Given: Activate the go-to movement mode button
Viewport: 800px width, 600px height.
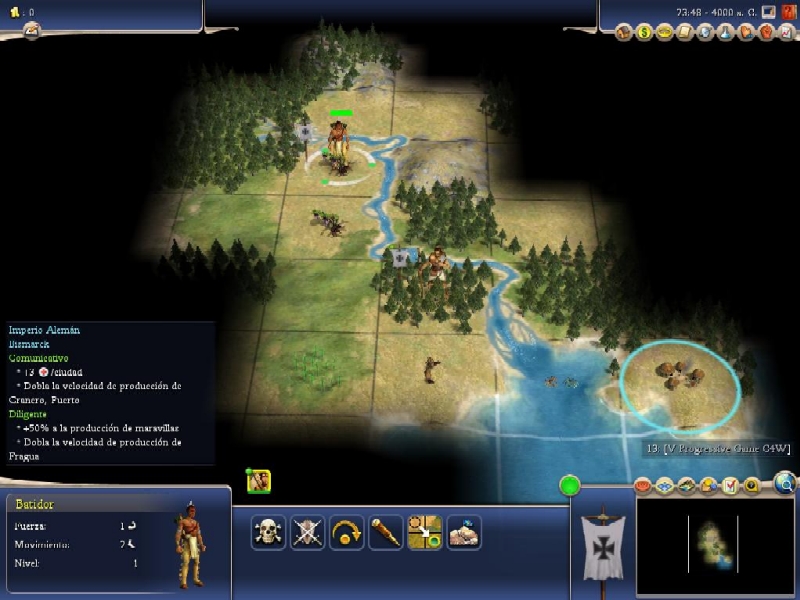Looking at the screenshot, I should pos(425,532).
